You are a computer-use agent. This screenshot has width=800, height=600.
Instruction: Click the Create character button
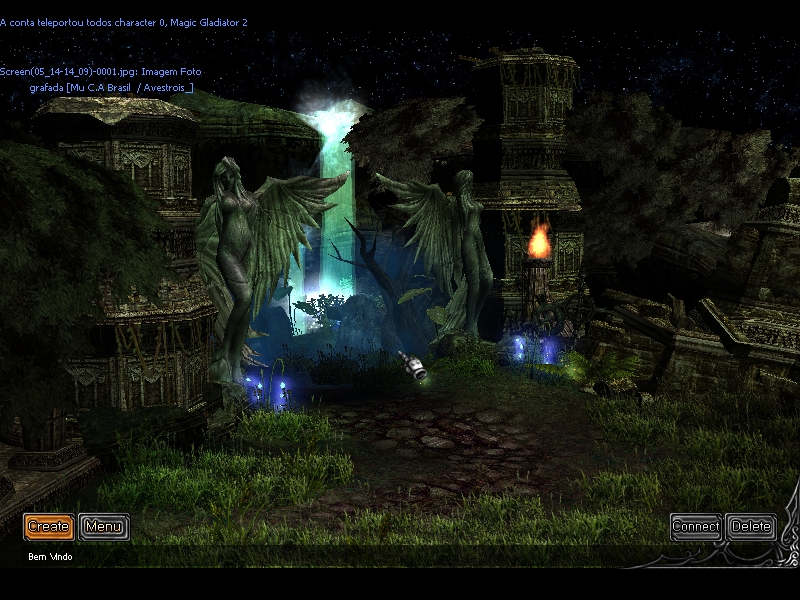click(x=49, y=527)
